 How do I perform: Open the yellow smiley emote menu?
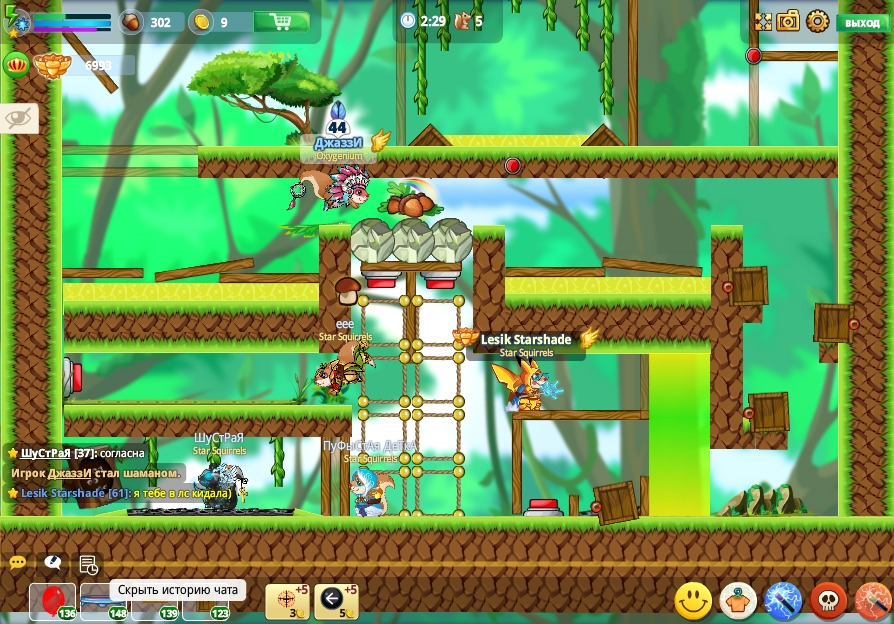coord(693,601)
